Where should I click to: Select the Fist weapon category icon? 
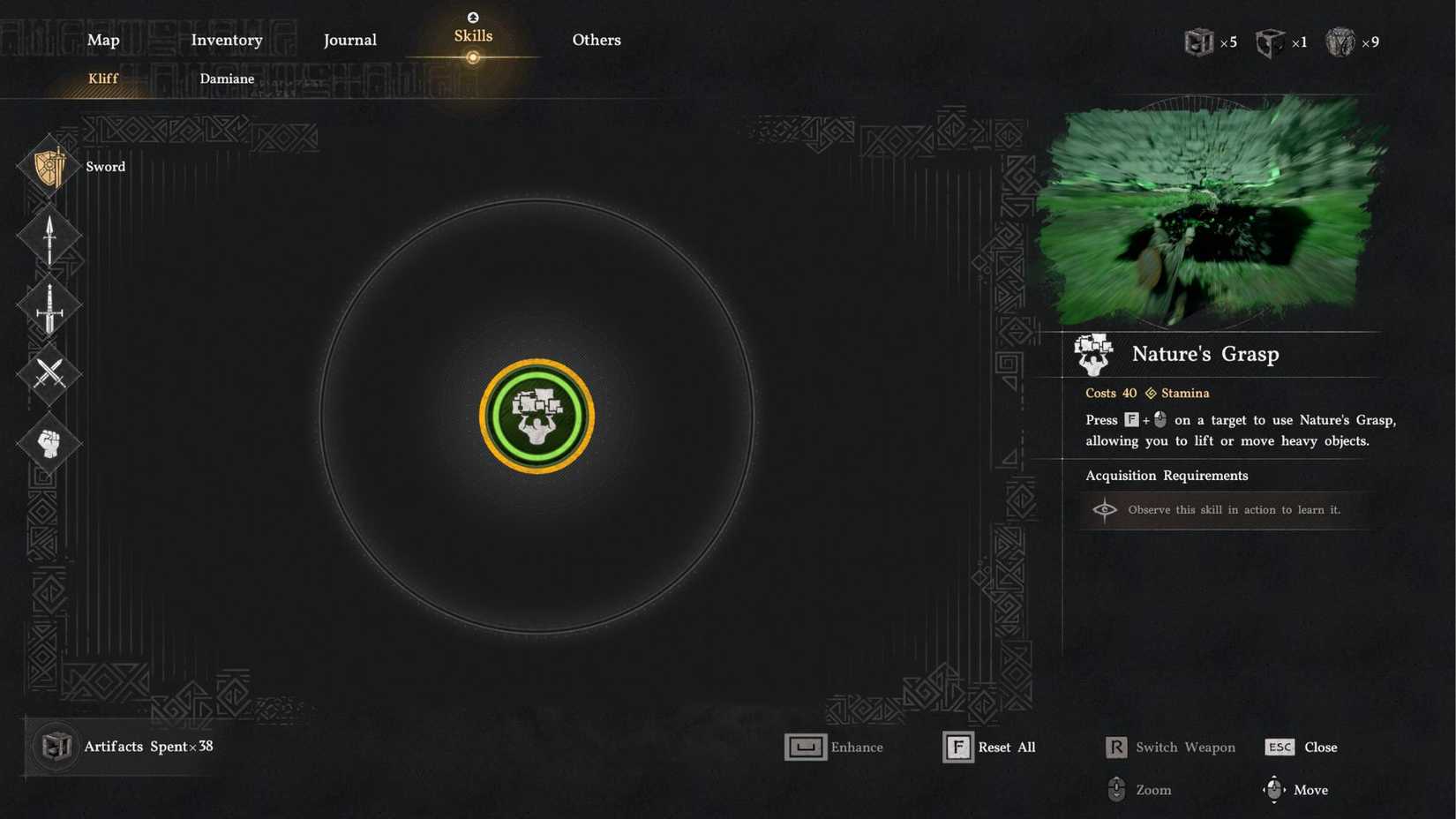coord(49,443)
